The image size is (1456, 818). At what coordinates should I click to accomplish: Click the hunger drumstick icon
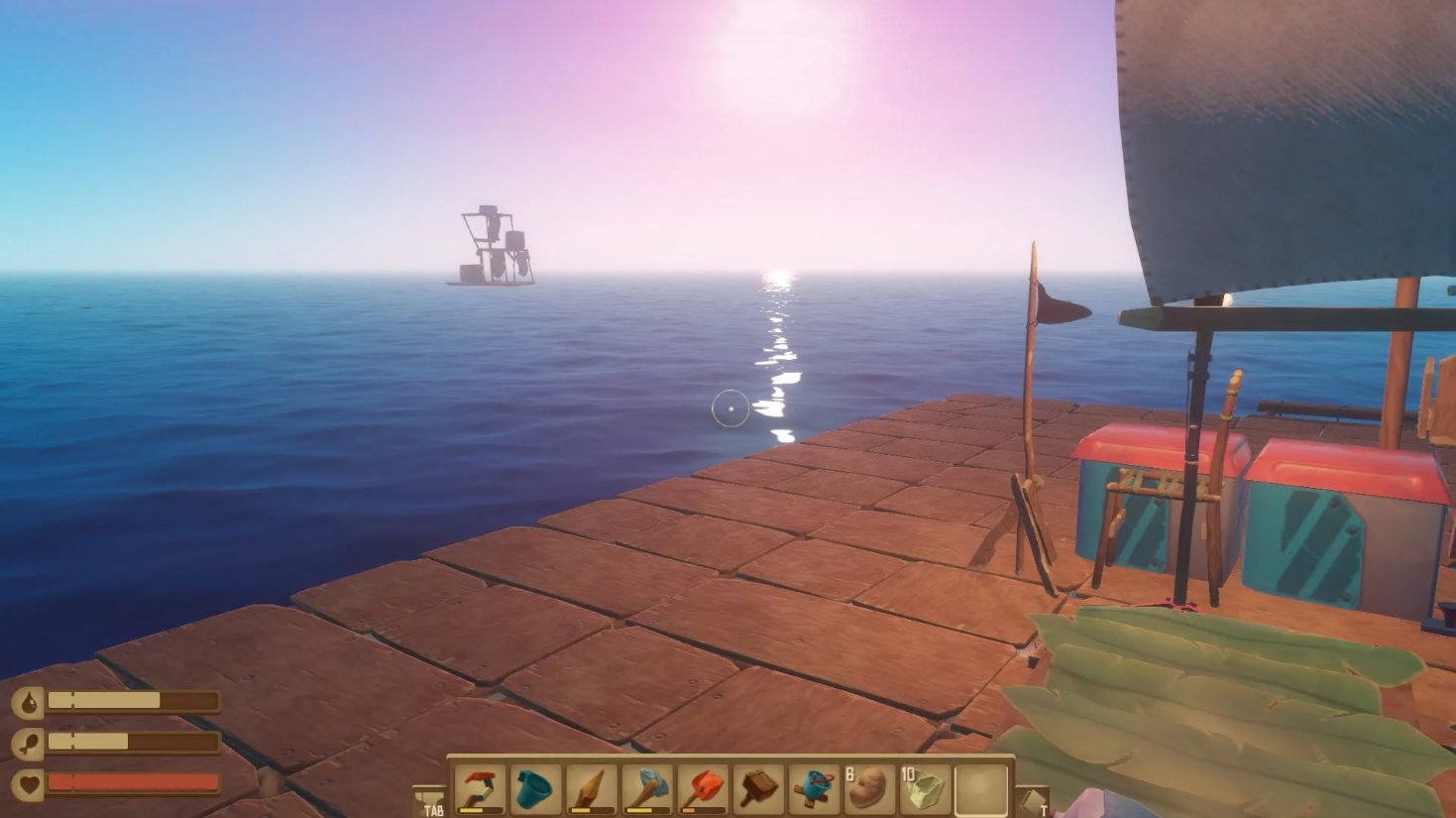(31, 741)
